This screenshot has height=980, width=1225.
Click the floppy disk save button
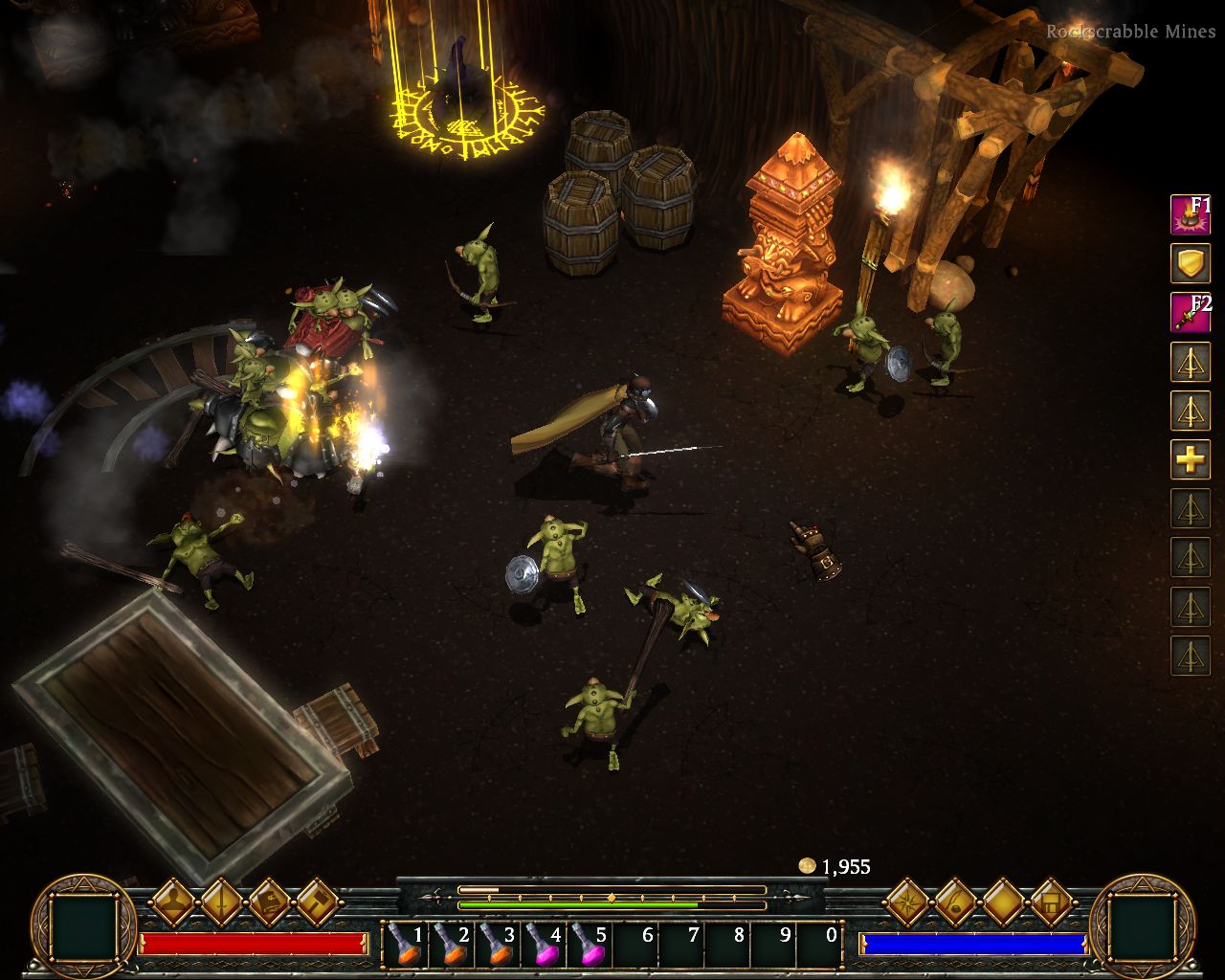tap(1050, 901)
